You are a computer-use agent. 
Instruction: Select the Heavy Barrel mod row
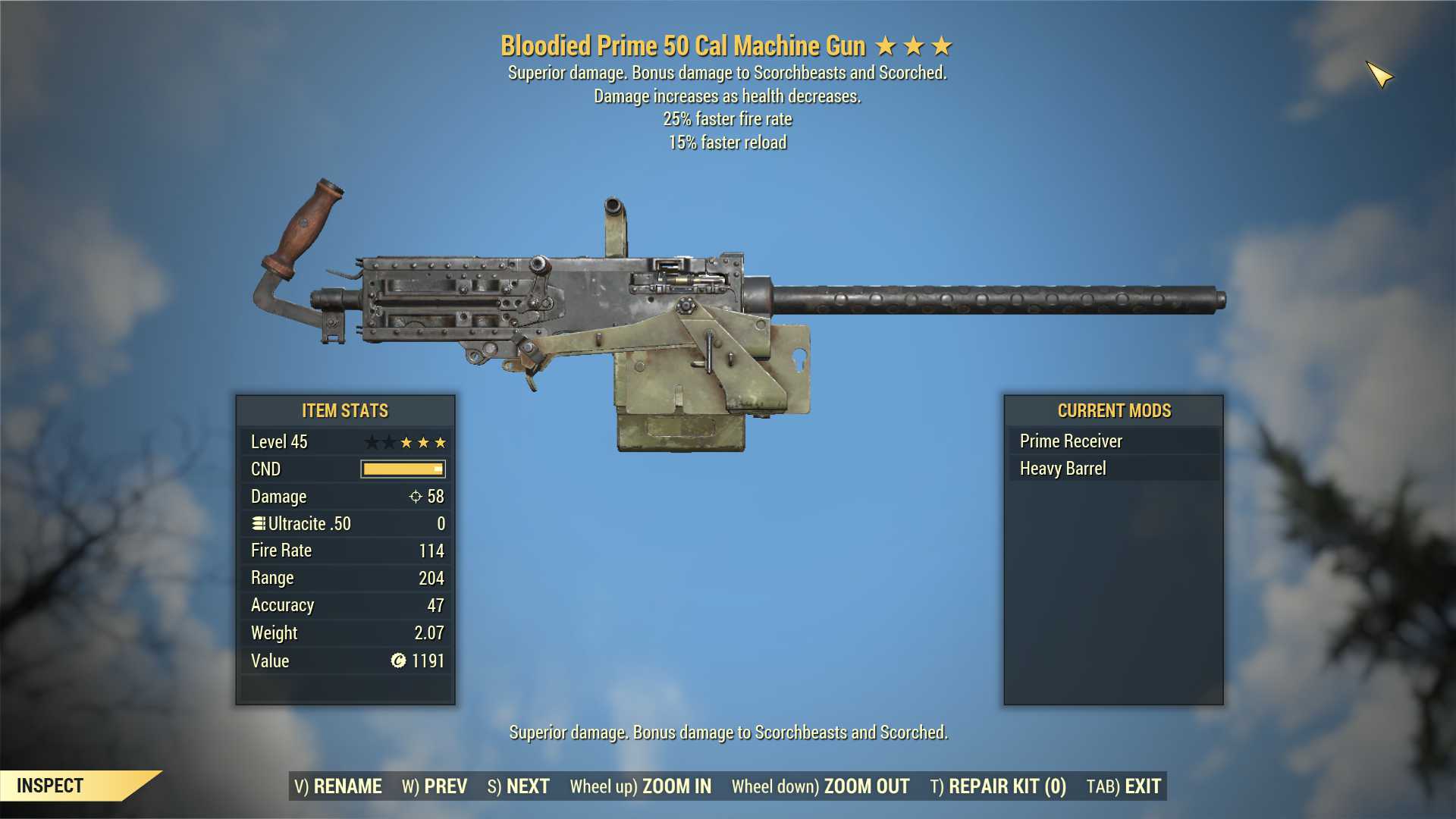[x=1113, y=469]
